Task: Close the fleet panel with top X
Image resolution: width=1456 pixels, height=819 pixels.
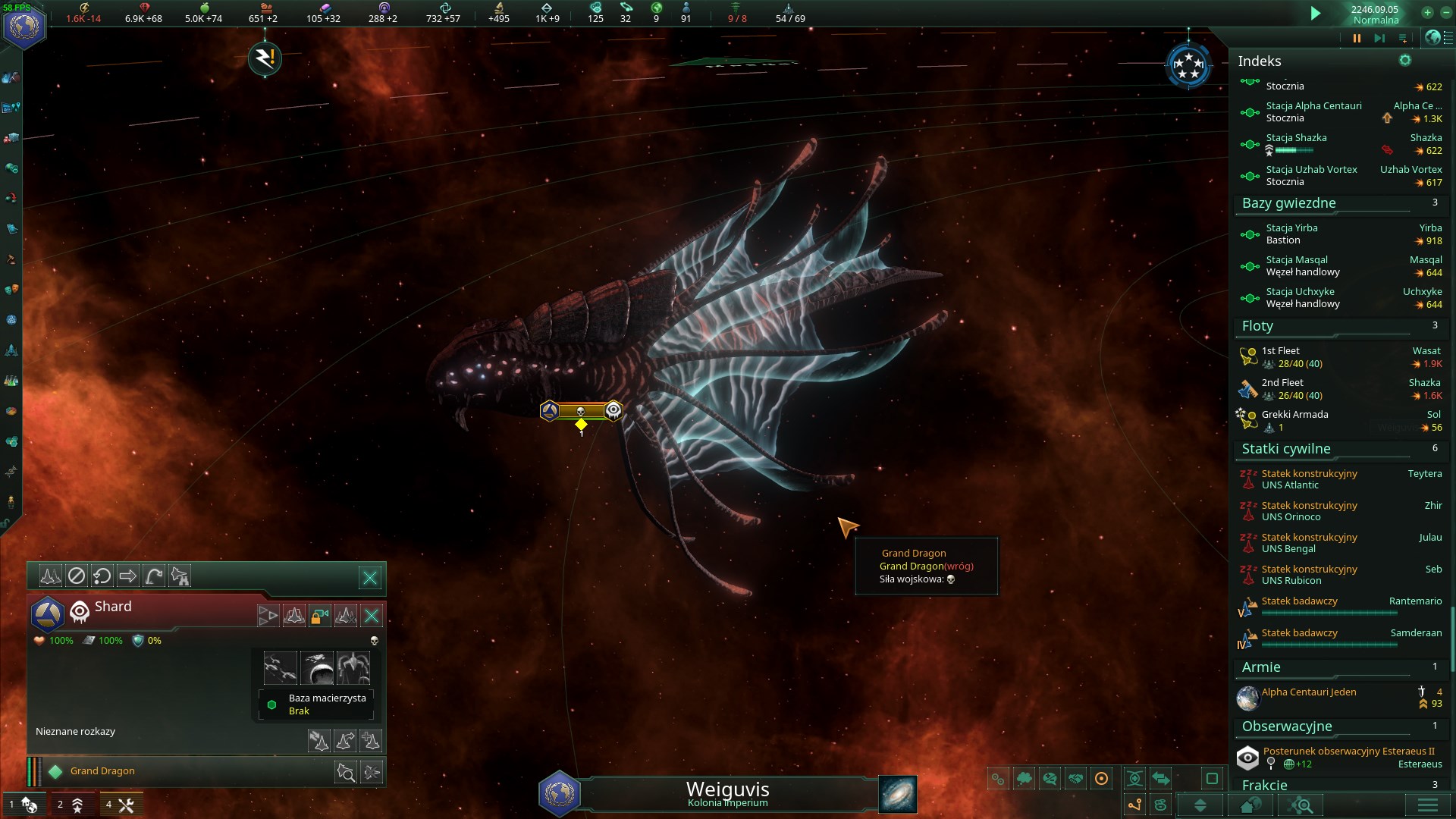Action: point(370,578)
